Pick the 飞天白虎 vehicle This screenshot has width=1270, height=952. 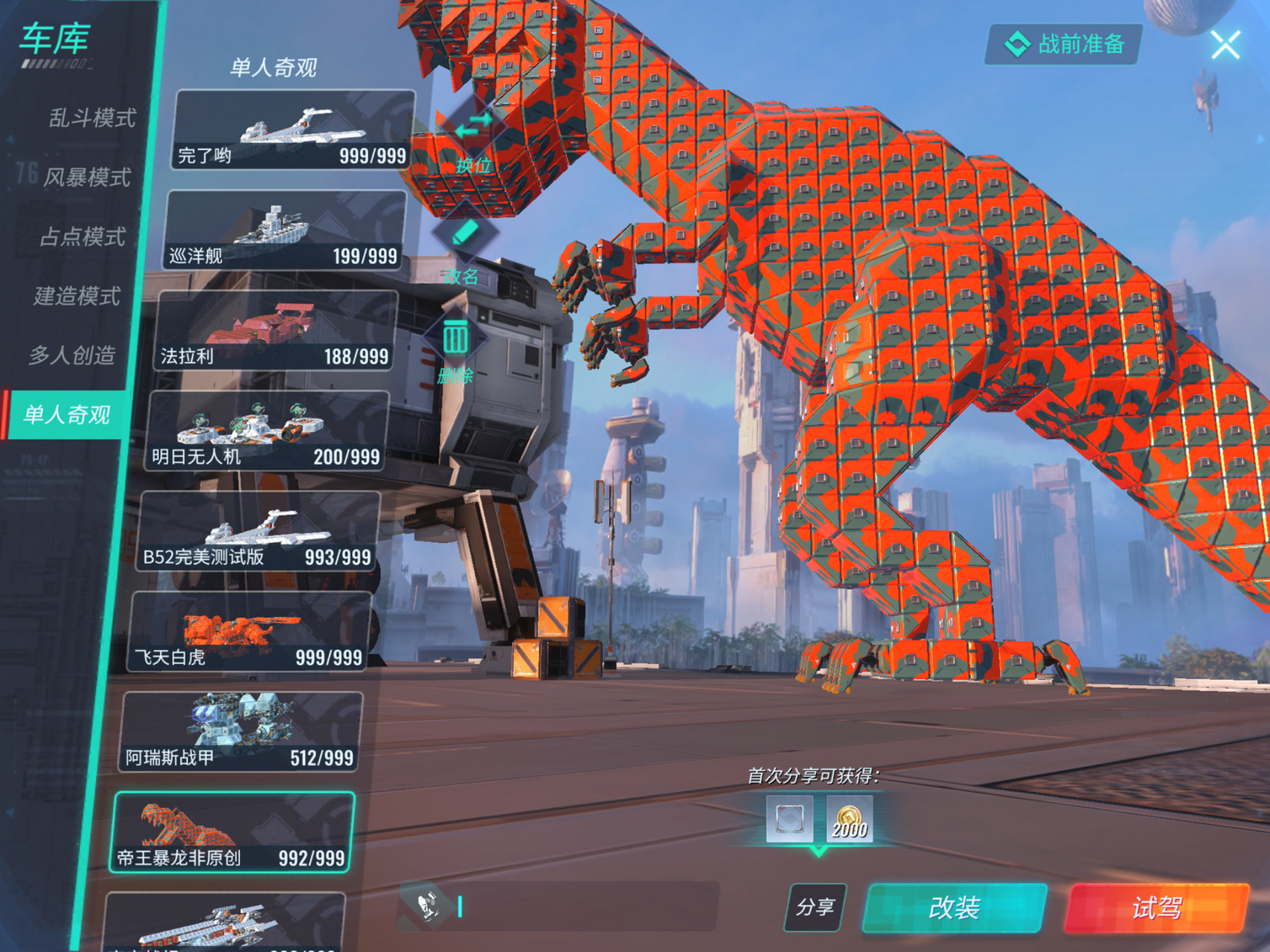point(249,632)
